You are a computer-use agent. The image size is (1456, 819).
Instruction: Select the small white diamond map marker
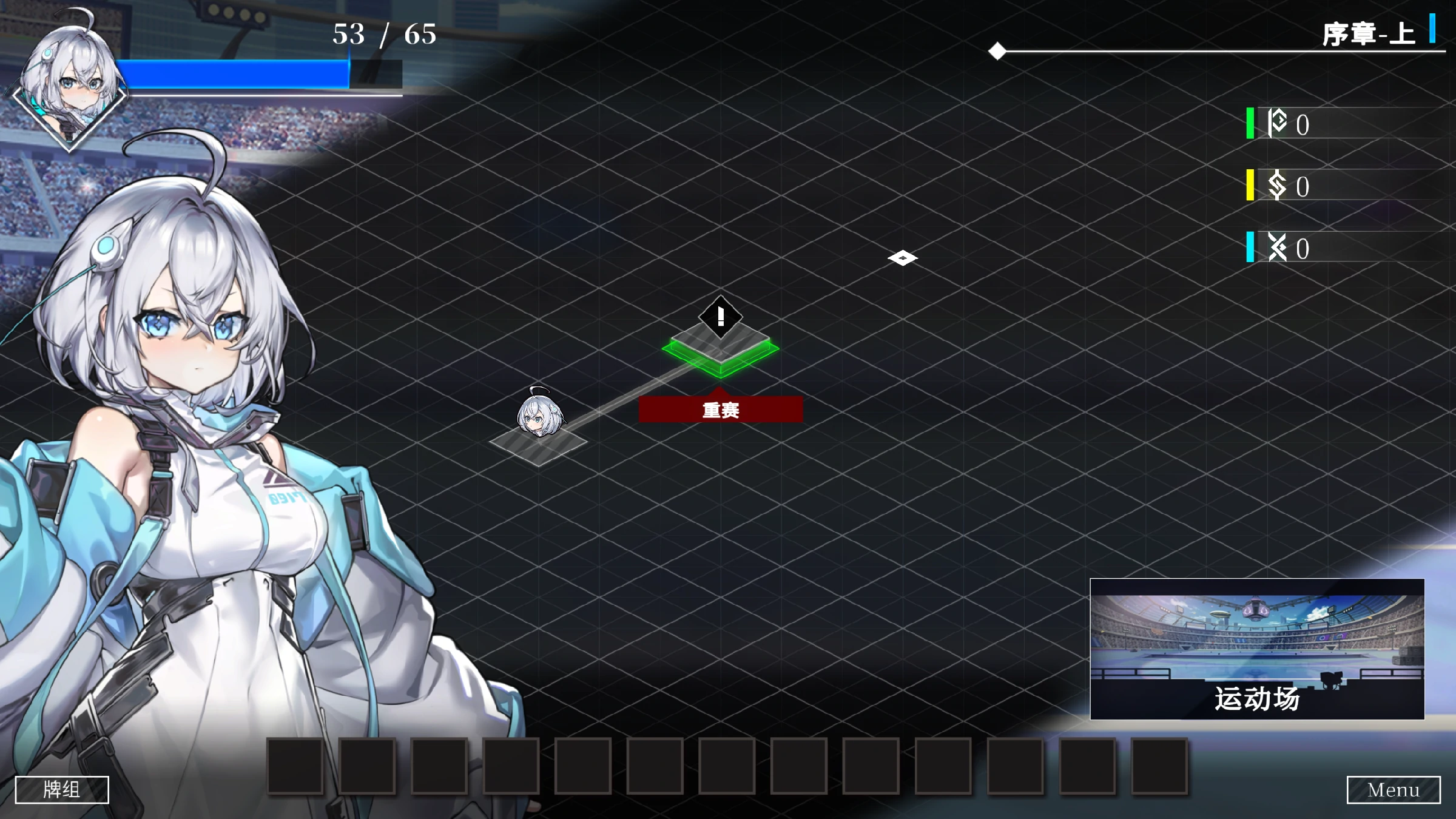coord(902,258)
